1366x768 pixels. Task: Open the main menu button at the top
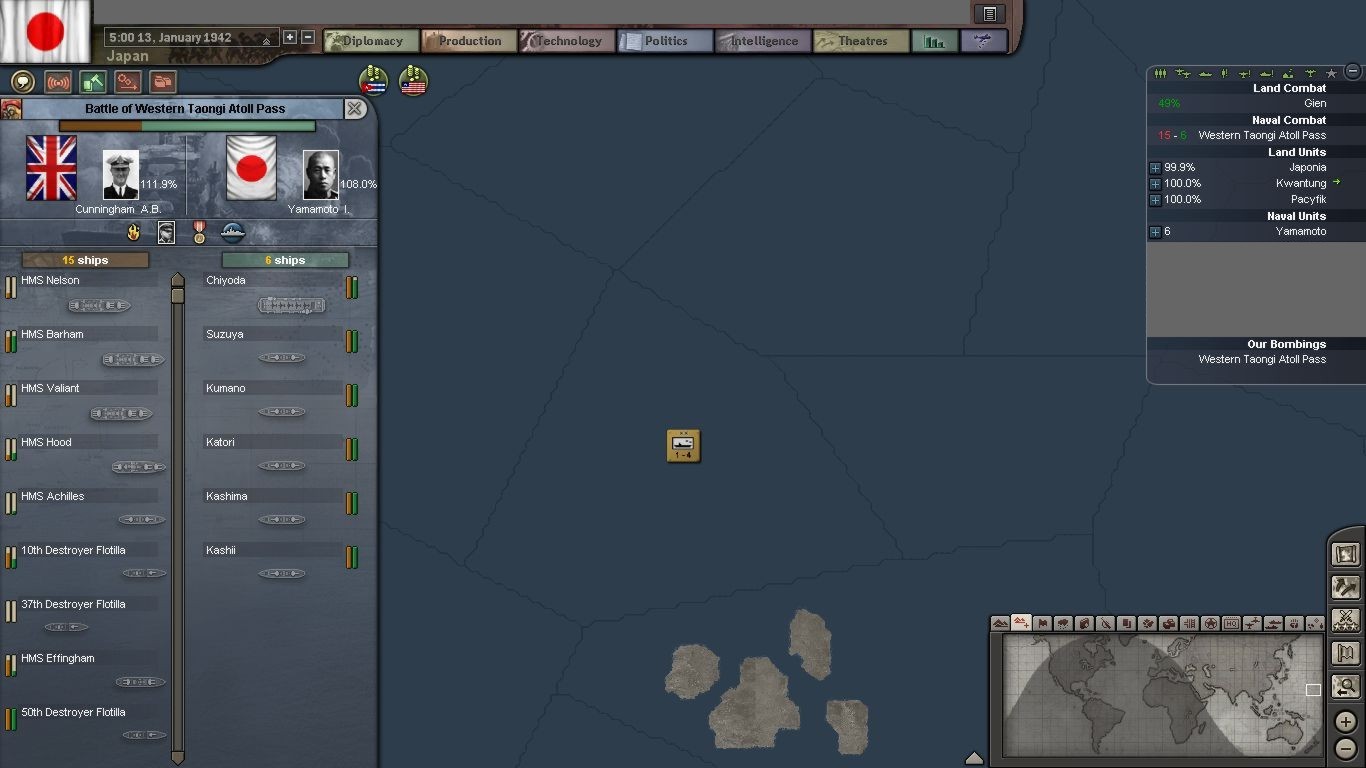pos(989,14)
